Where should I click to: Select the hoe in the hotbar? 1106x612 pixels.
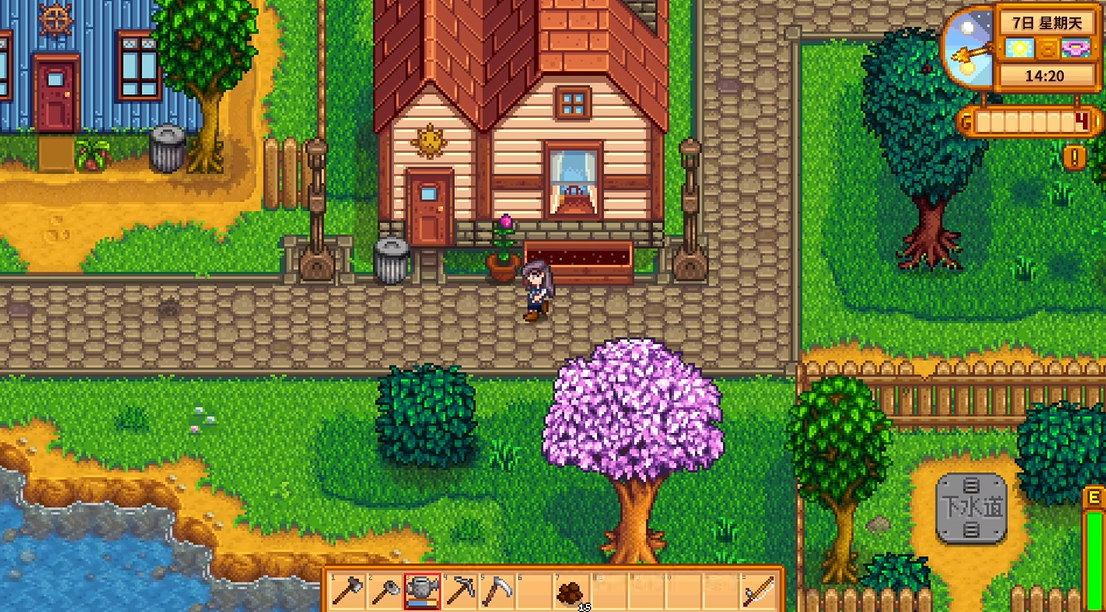(x=383, y=591)
